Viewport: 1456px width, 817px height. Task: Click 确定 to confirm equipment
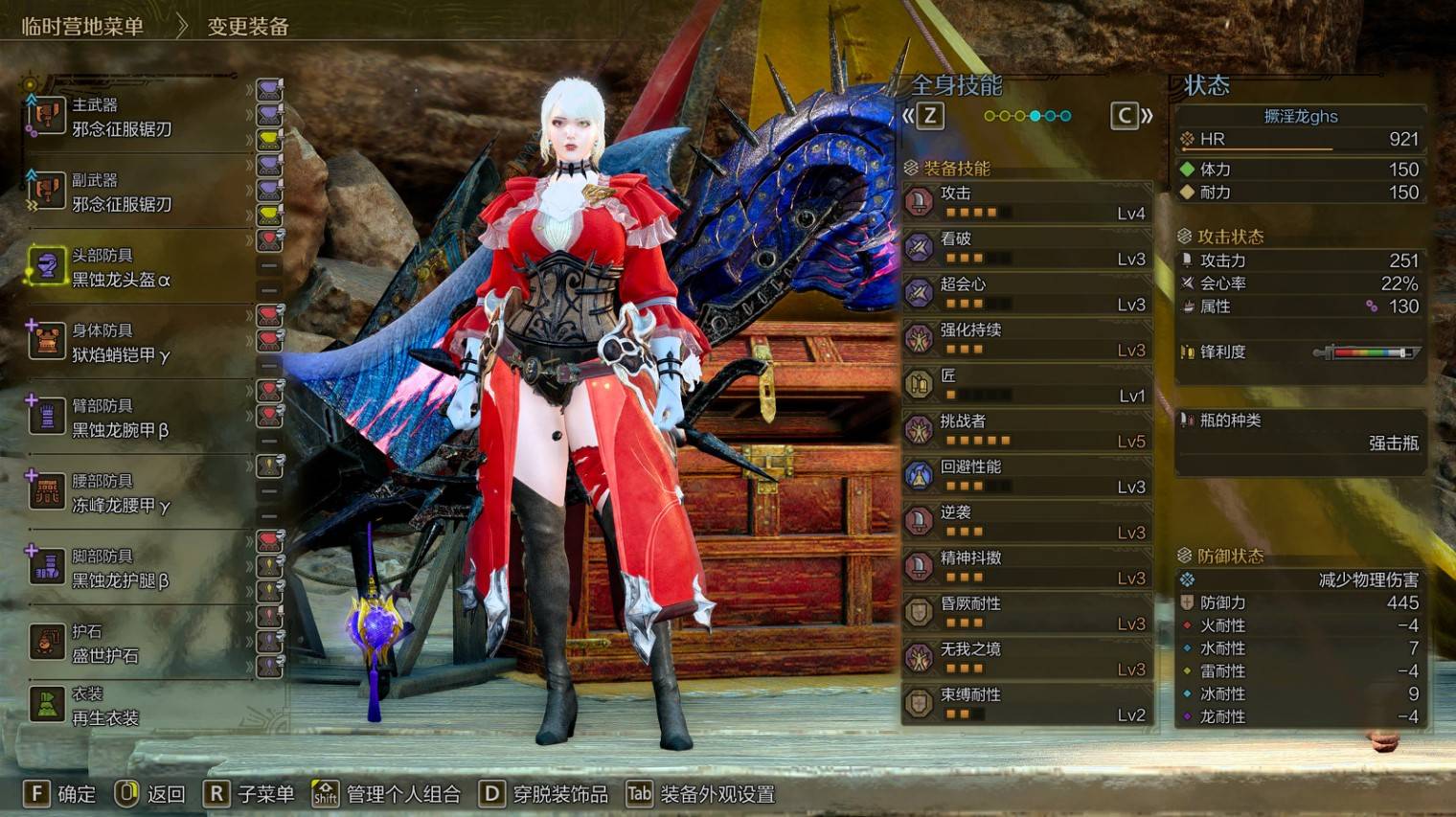59,794
